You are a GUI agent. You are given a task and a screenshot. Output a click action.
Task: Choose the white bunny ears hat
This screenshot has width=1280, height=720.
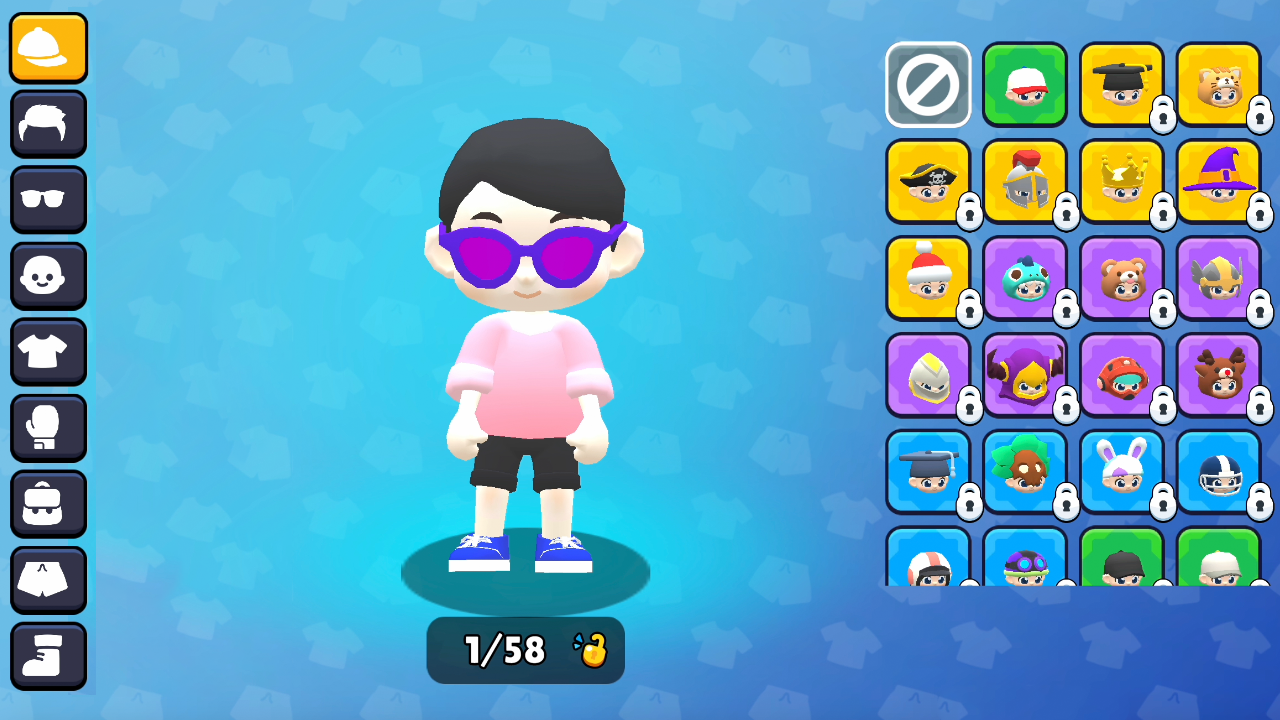coord(1122,472)
